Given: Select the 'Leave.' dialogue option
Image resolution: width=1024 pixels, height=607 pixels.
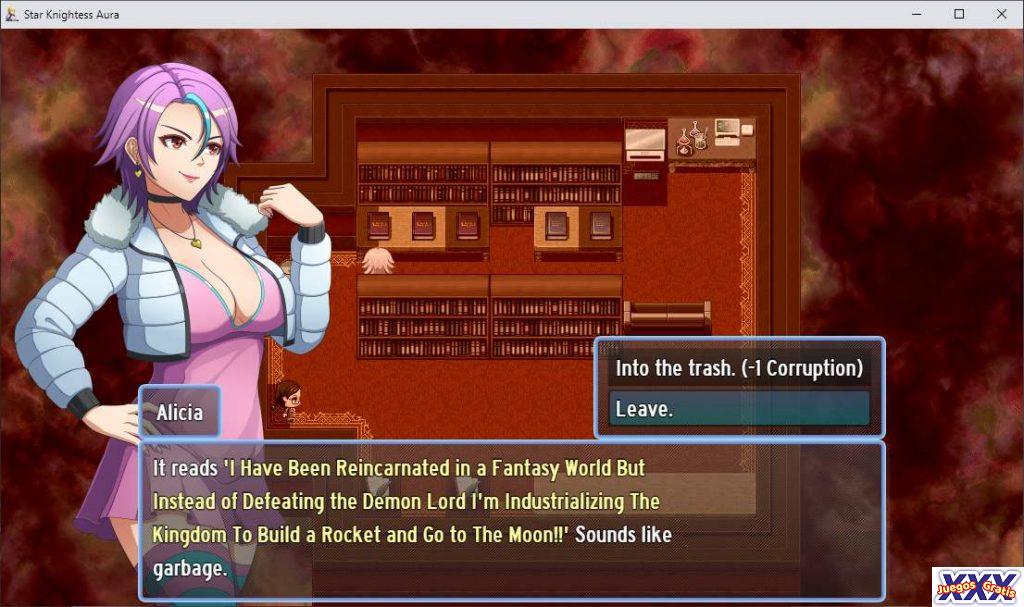Looking at the screenshot, I should (739, 409).
